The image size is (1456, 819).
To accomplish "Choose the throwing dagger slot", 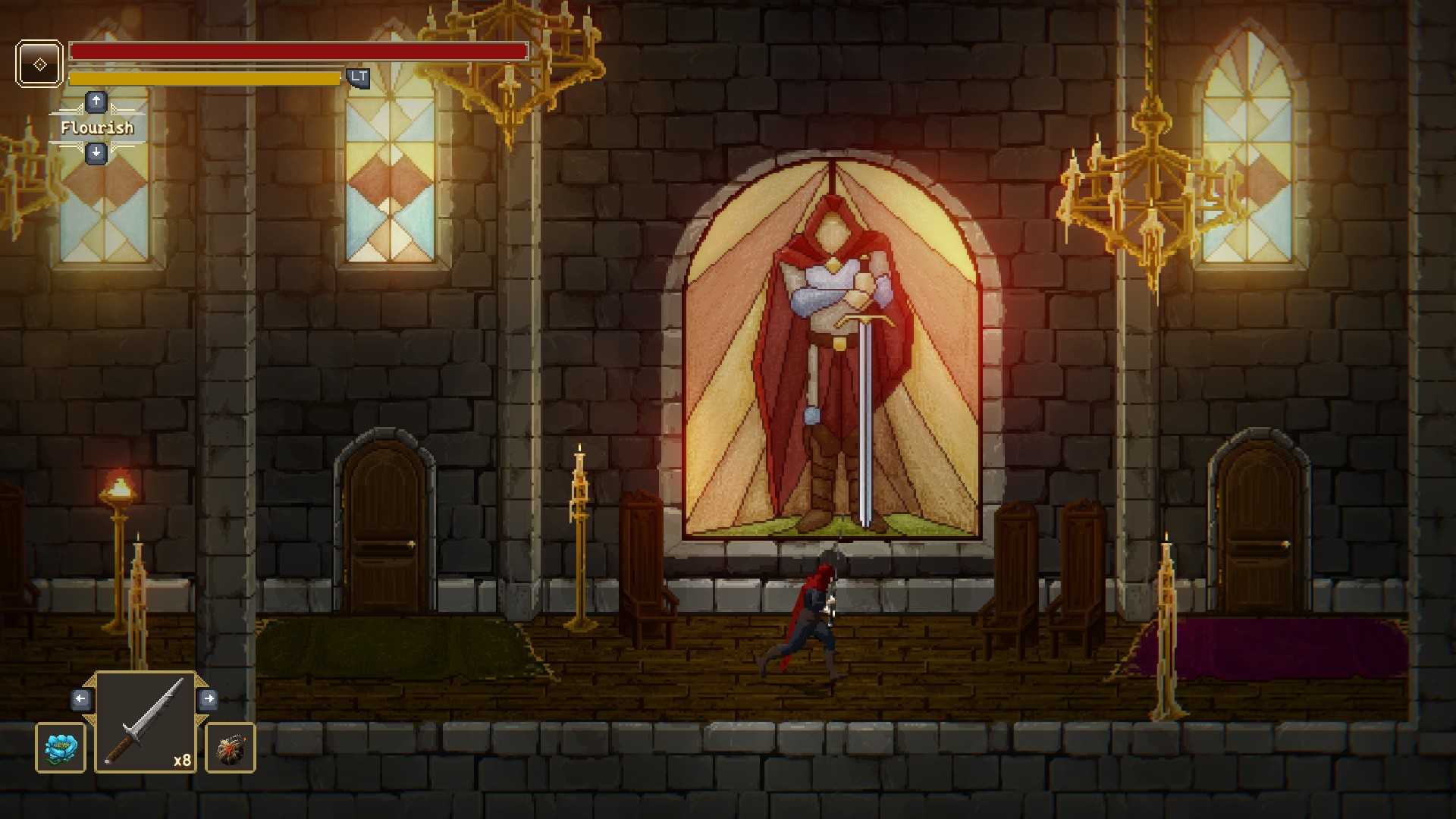I will [x=146, y=722].
